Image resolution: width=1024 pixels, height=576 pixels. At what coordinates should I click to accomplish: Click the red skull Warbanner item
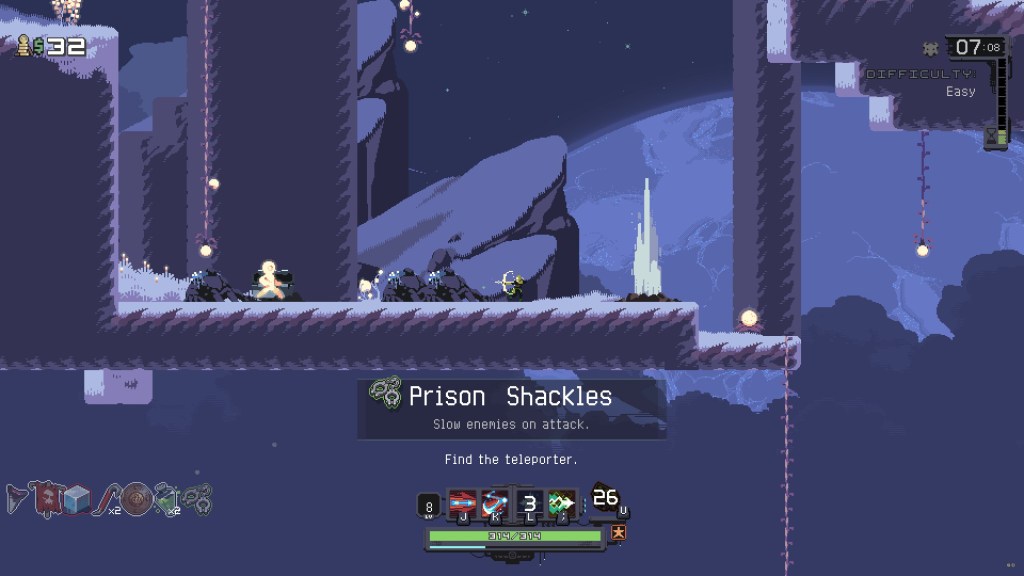45,497
